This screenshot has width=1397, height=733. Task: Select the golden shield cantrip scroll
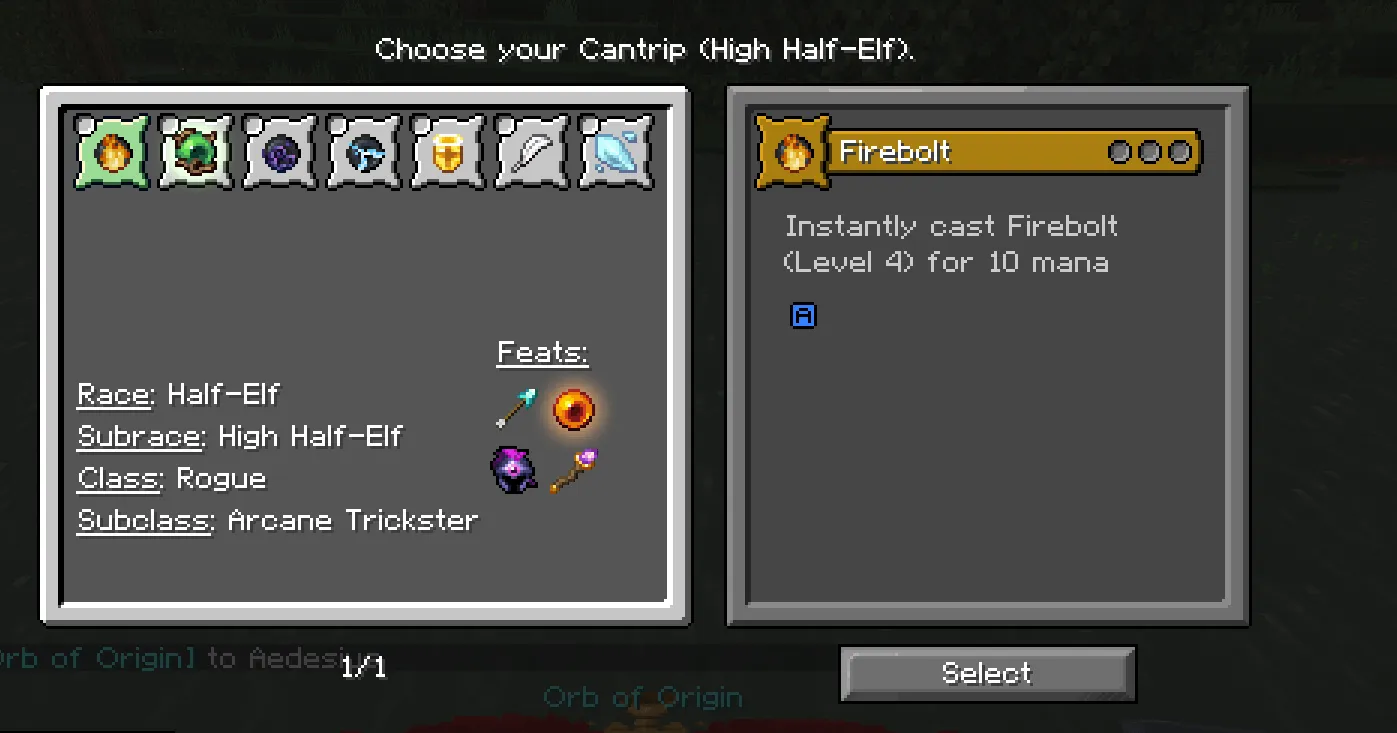[x=447, y=152]
